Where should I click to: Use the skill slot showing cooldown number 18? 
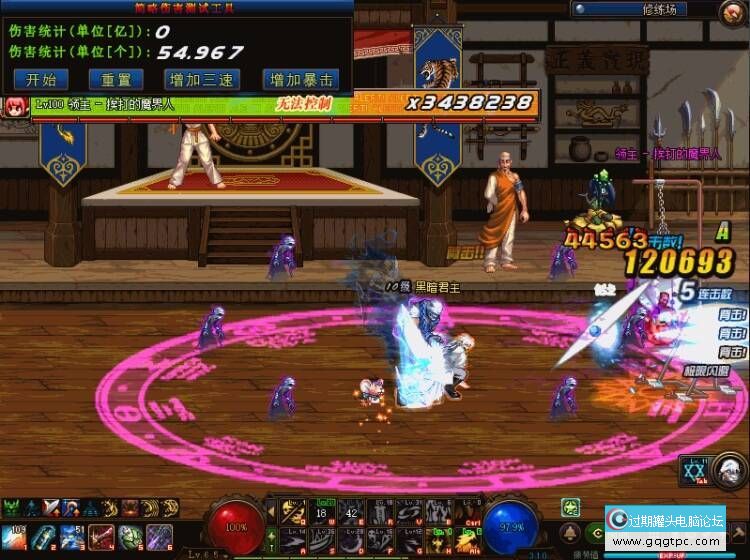click(x=322, y=513)
